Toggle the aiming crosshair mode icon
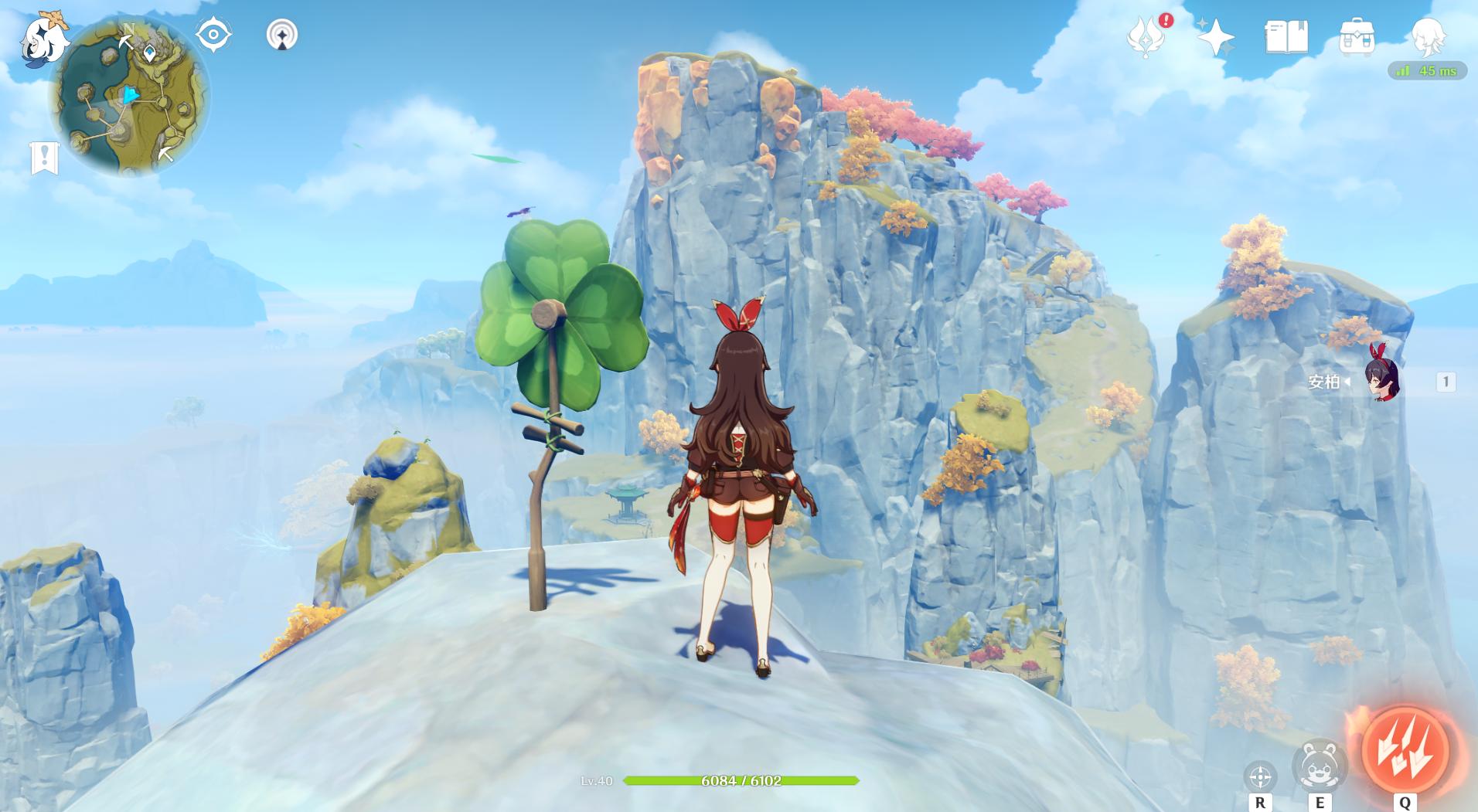 point(1260,776)
